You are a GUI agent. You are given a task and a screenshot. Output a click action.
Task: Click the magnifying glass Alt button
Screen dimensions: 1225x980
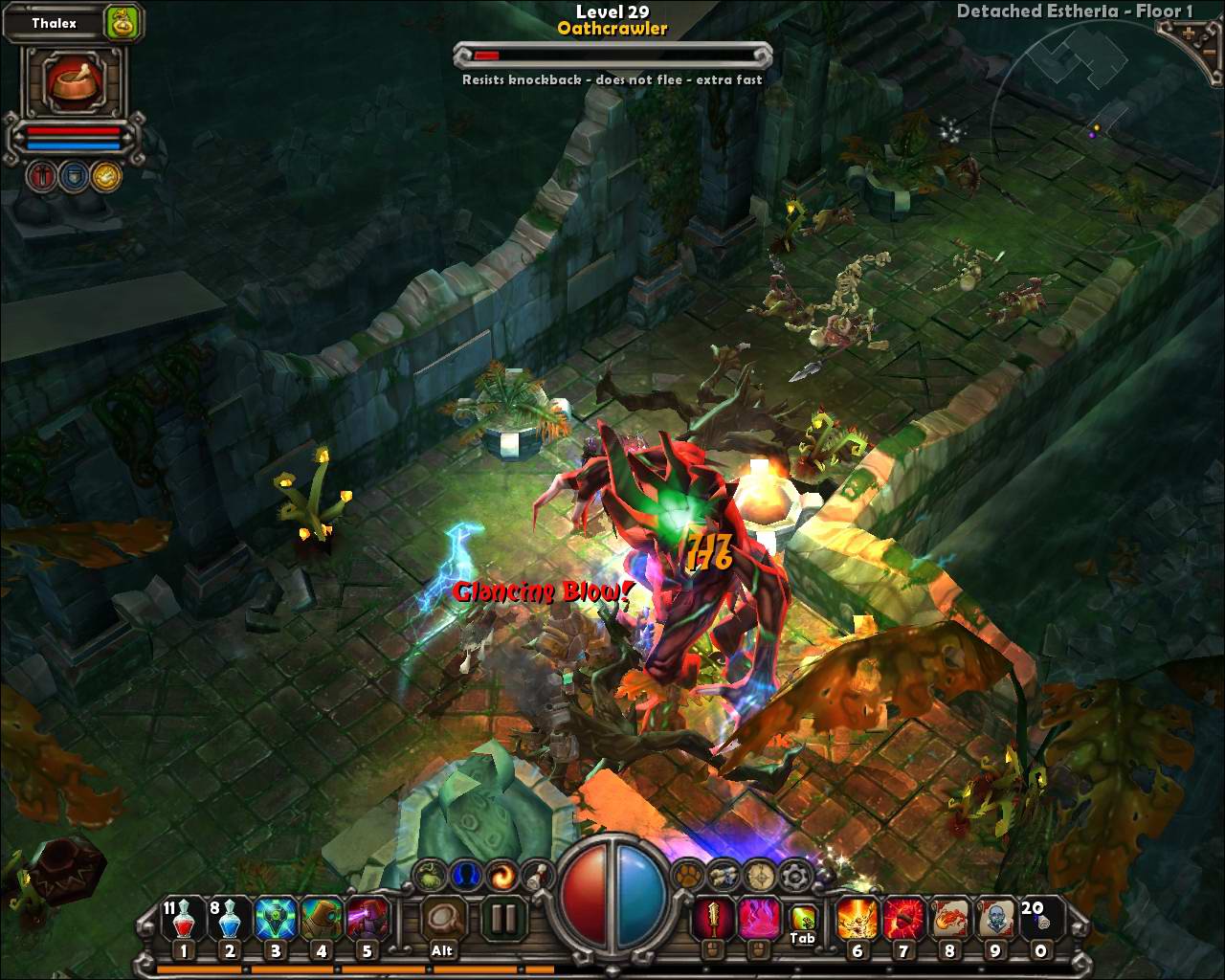442,920
